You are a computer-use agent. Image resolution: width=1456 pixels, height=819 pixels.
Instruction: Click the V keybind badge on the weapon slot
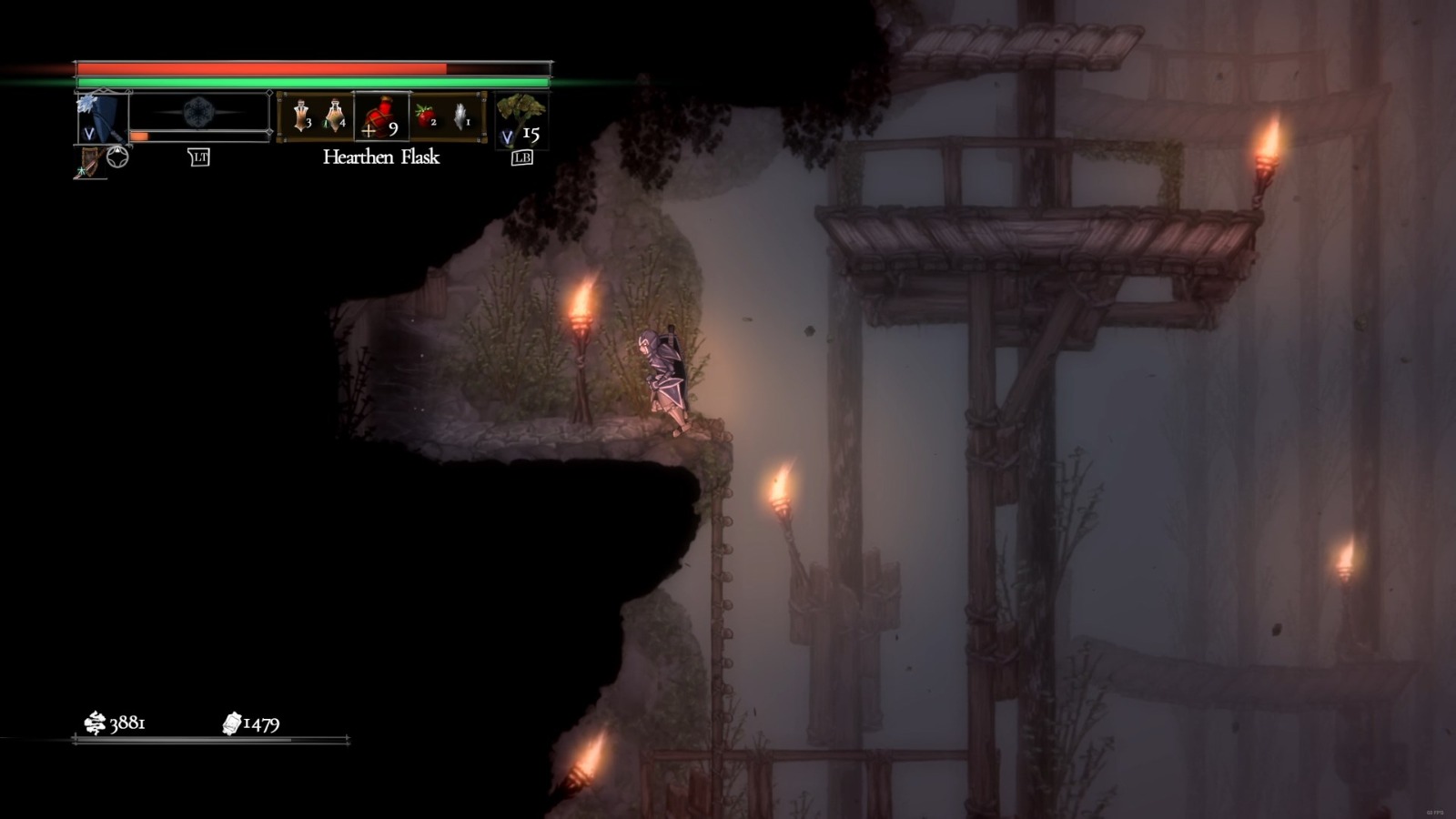pos(89,133)
